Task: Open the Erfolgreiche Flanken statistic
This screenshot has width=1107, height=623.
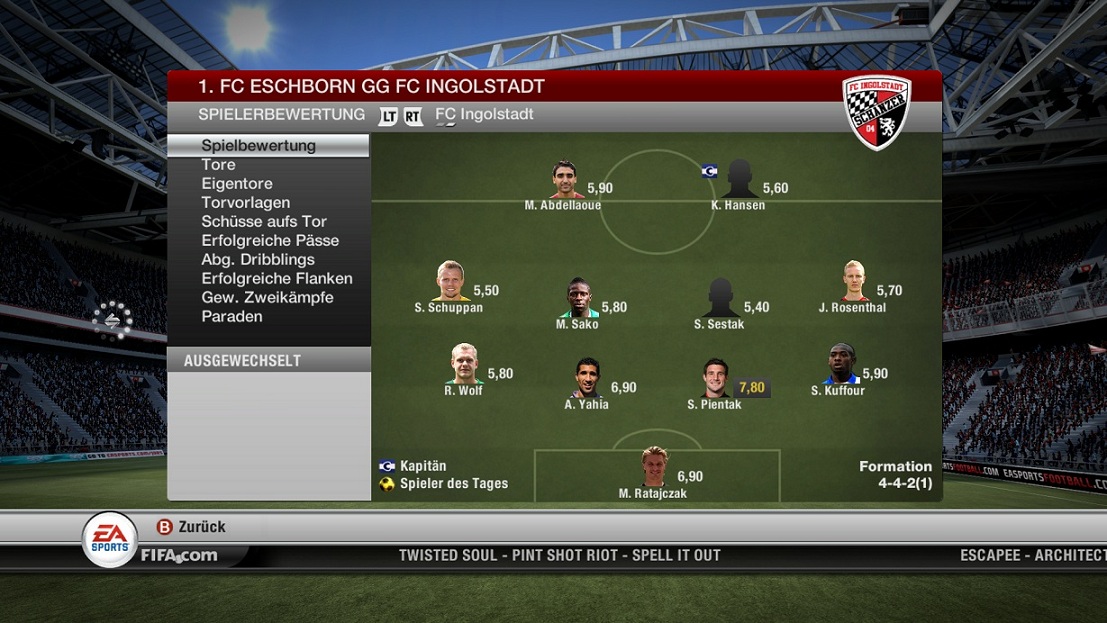Action: (277, 279)
